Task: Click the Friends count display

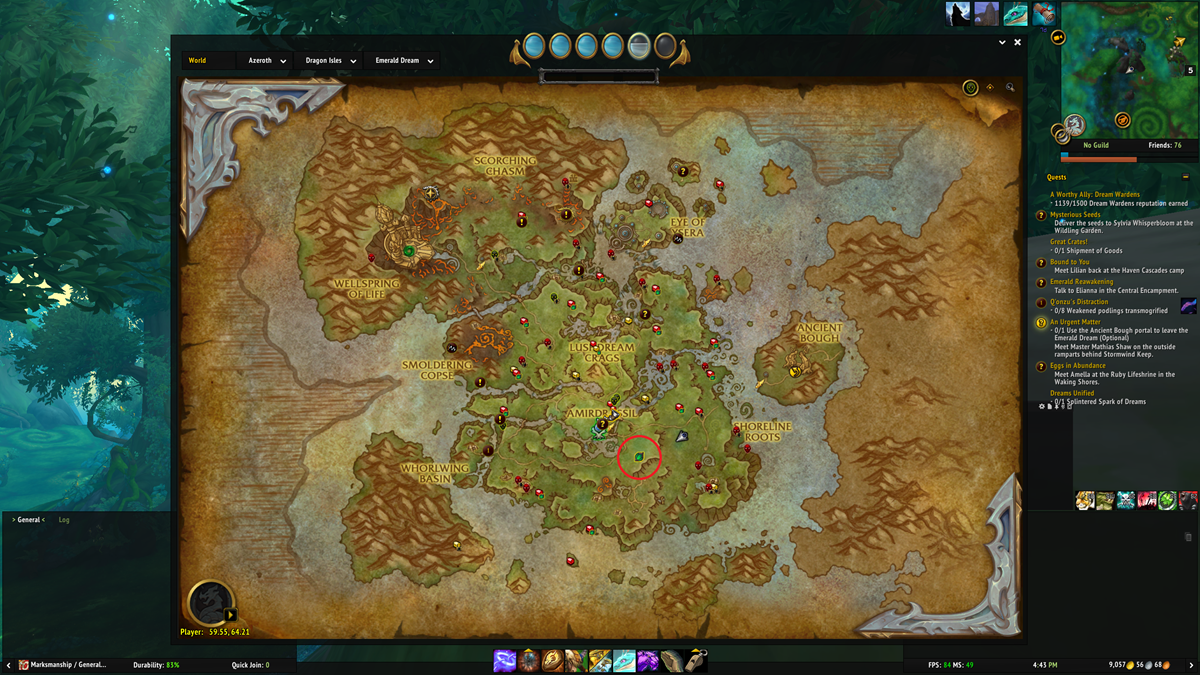Action: 1163,145
